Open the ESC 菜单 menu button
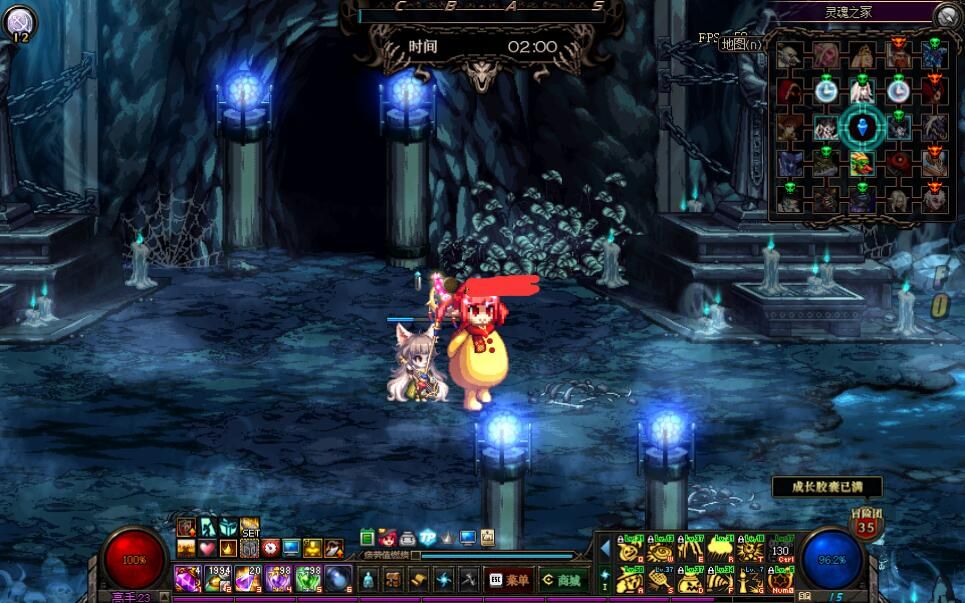 tap(509, 579)
